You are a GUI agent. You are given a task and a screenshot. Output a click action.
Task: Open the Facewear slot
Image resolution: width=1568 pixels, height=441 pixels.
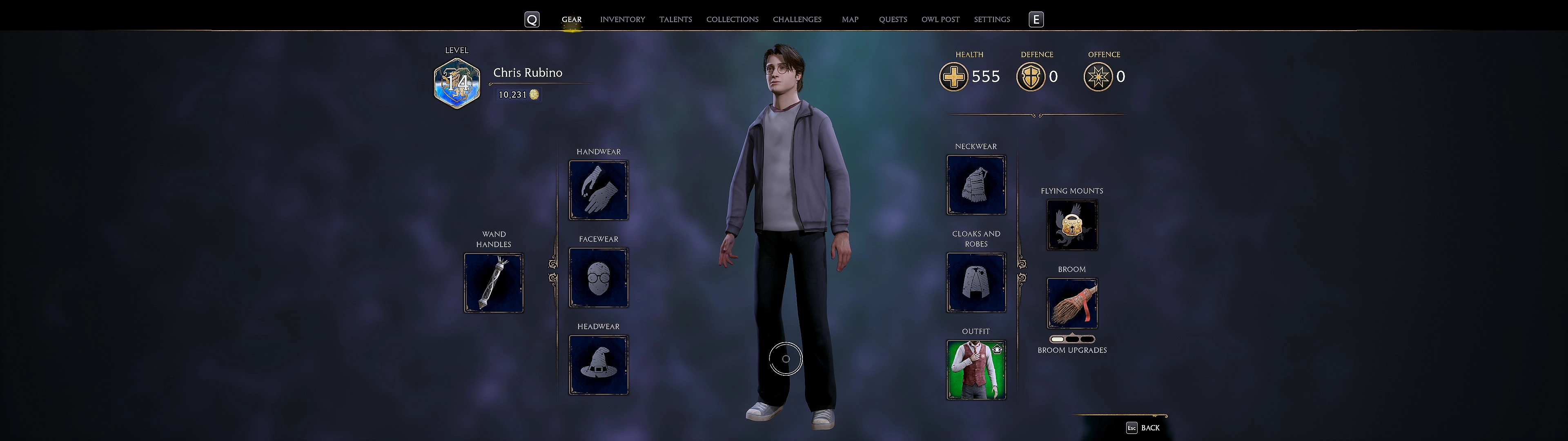pos(598,278)
